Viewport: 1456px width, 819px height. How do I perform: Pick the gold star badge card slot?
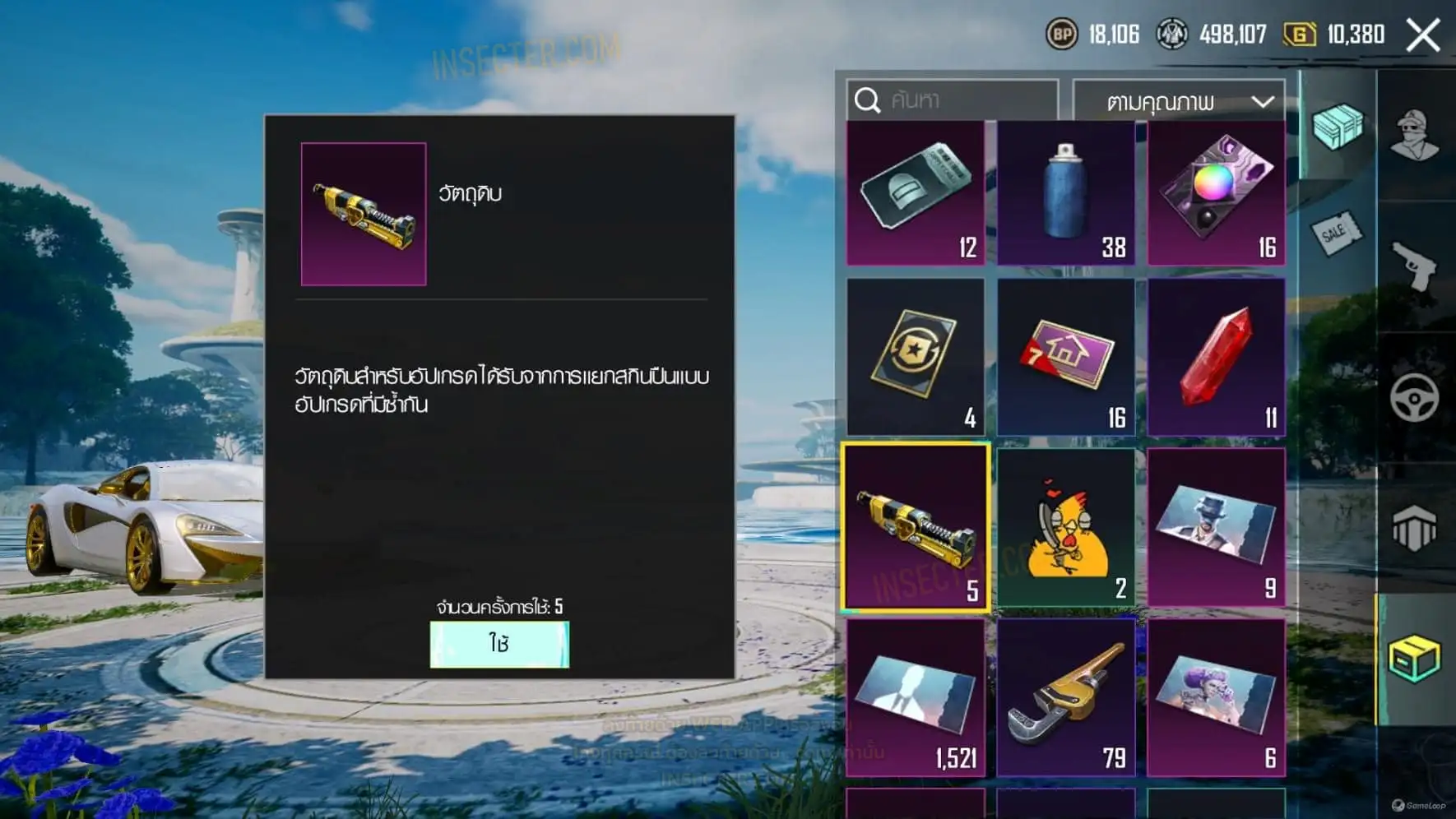pyautogui.click(x=916, y=356)
